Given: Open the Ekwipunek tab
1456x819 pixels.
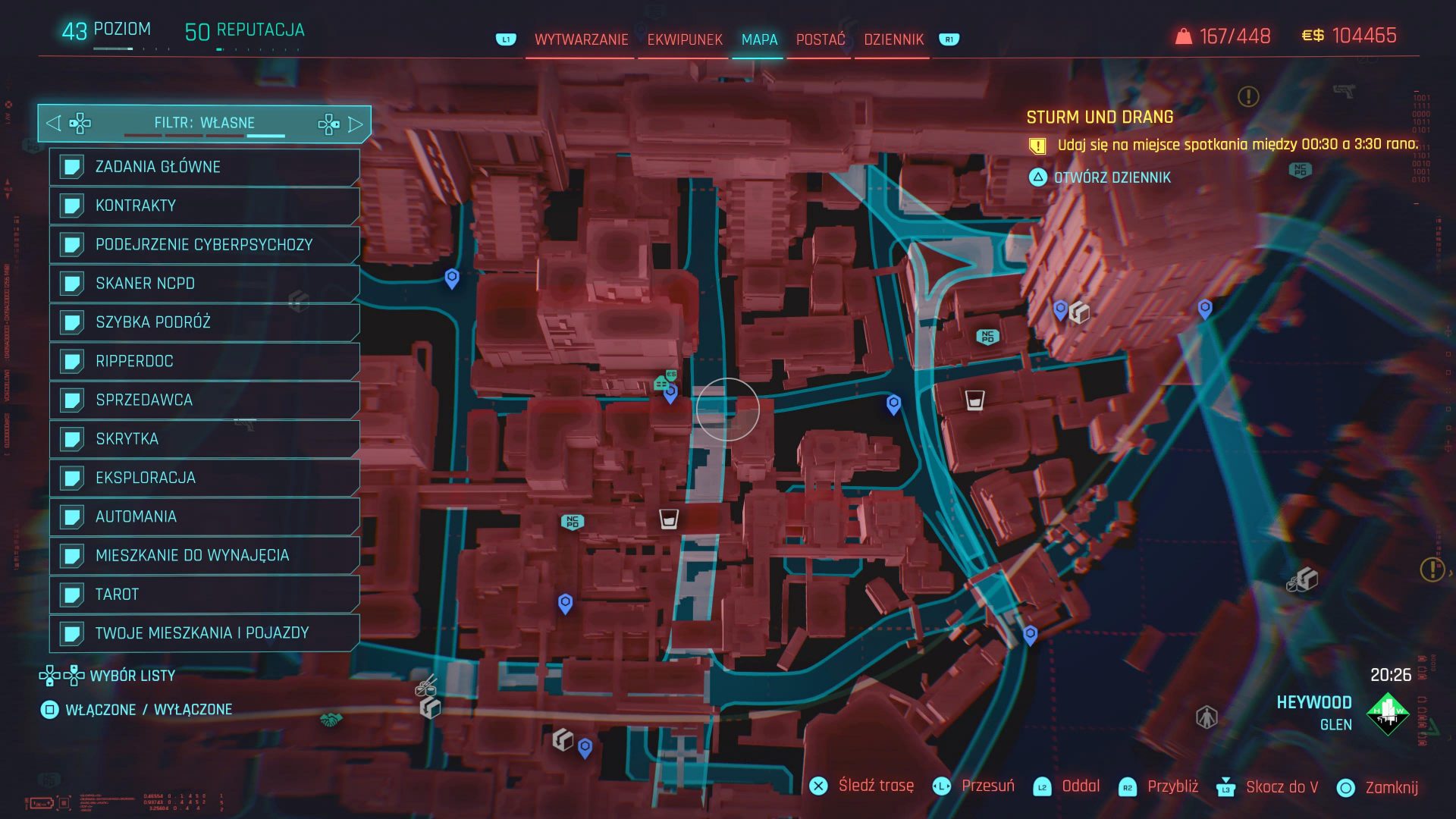Looking at the screenshot, I should (685, 39).
